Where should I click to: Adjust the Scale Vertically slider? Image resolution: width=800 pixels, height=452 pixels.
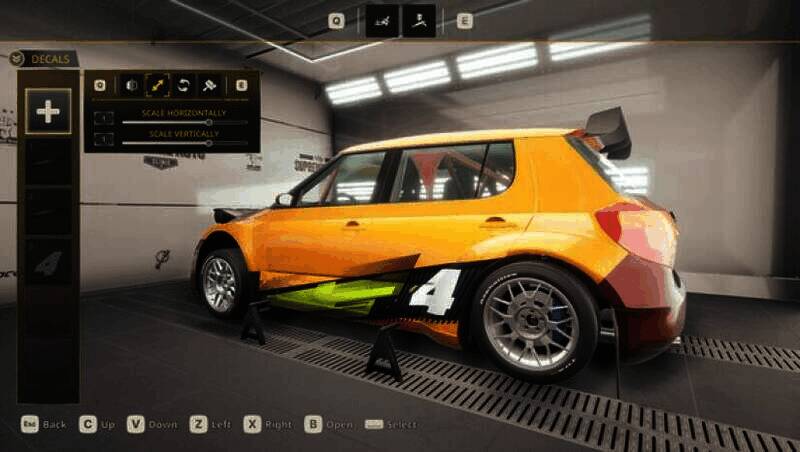pyautogui.click(x=208, y=143)
